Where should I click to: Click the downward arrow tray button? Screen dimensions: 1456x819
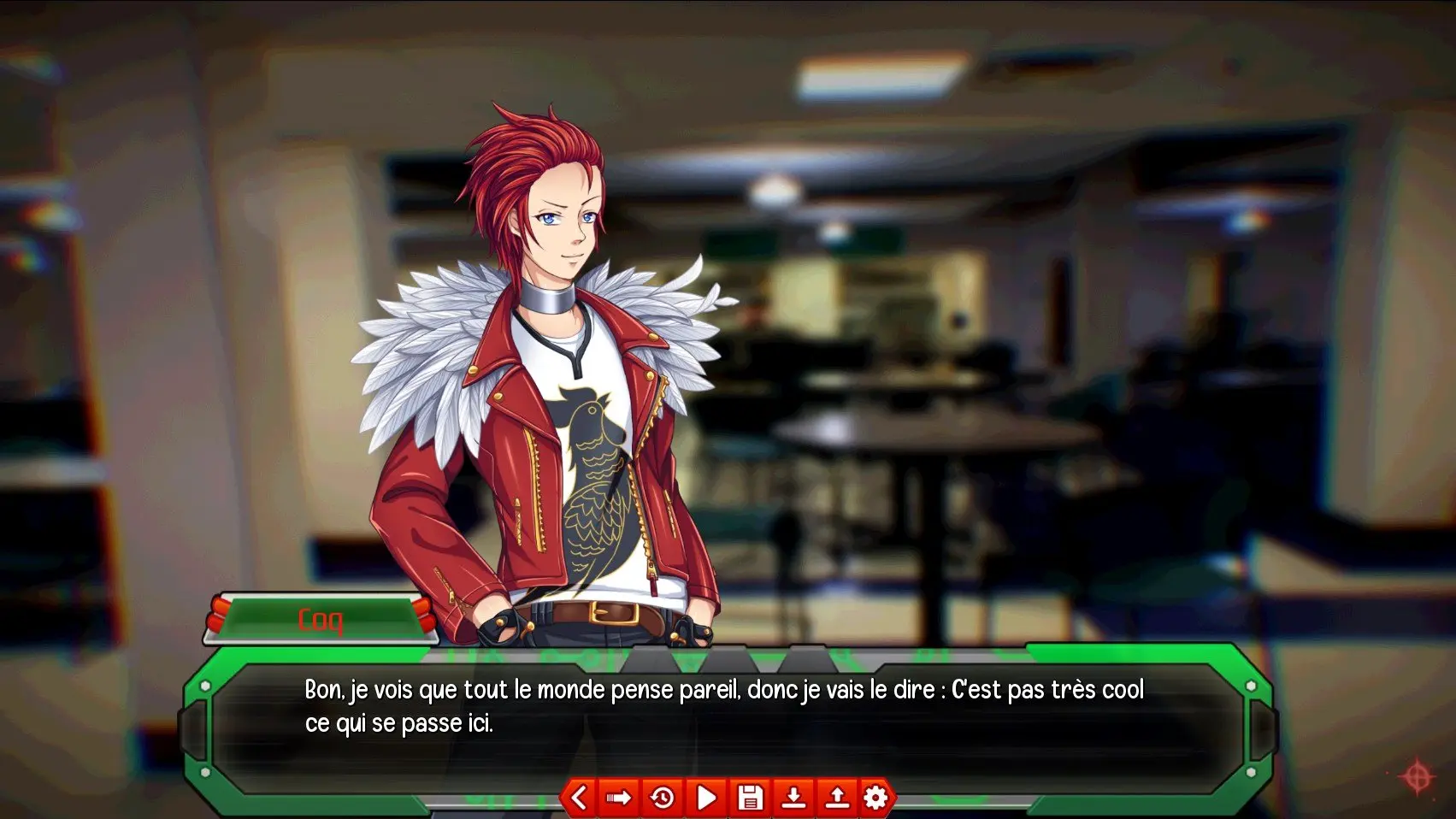(x=793, y=798)
